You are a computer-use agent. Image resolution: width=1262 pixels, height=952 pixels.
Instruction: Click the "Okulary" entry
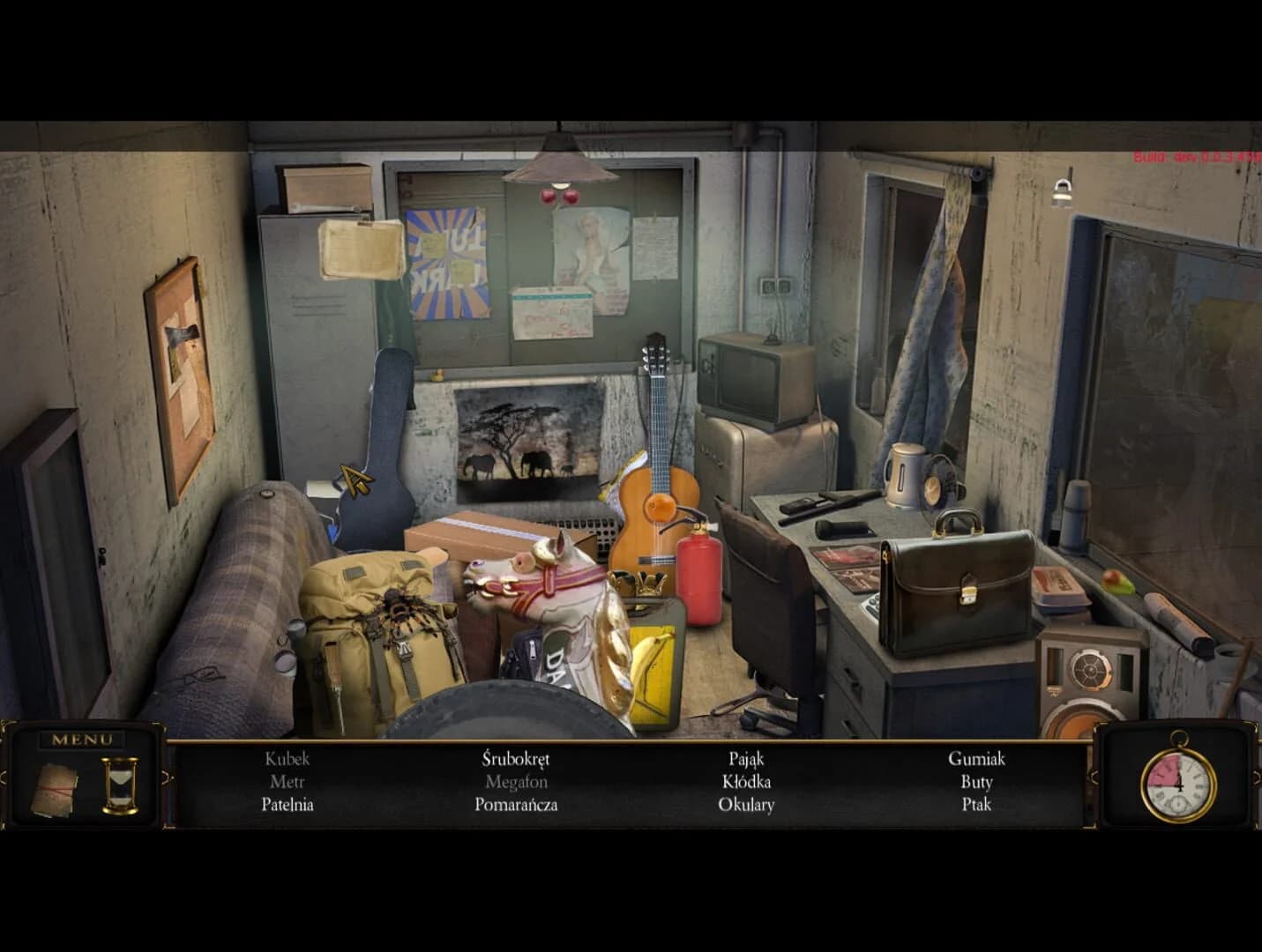(x=746, y=804)
